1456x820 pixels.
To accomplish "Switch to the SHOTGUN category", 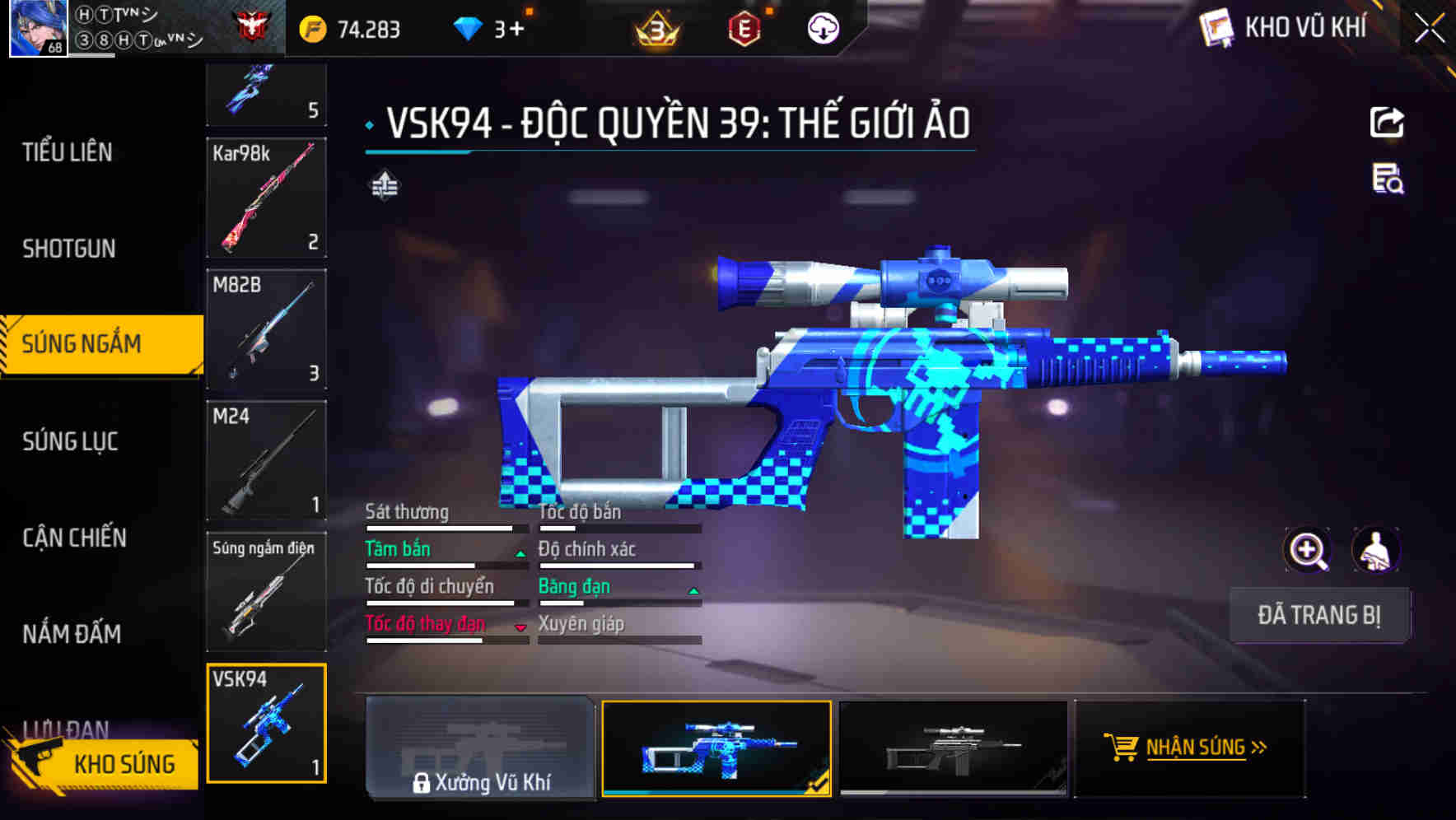I will 66,248.
